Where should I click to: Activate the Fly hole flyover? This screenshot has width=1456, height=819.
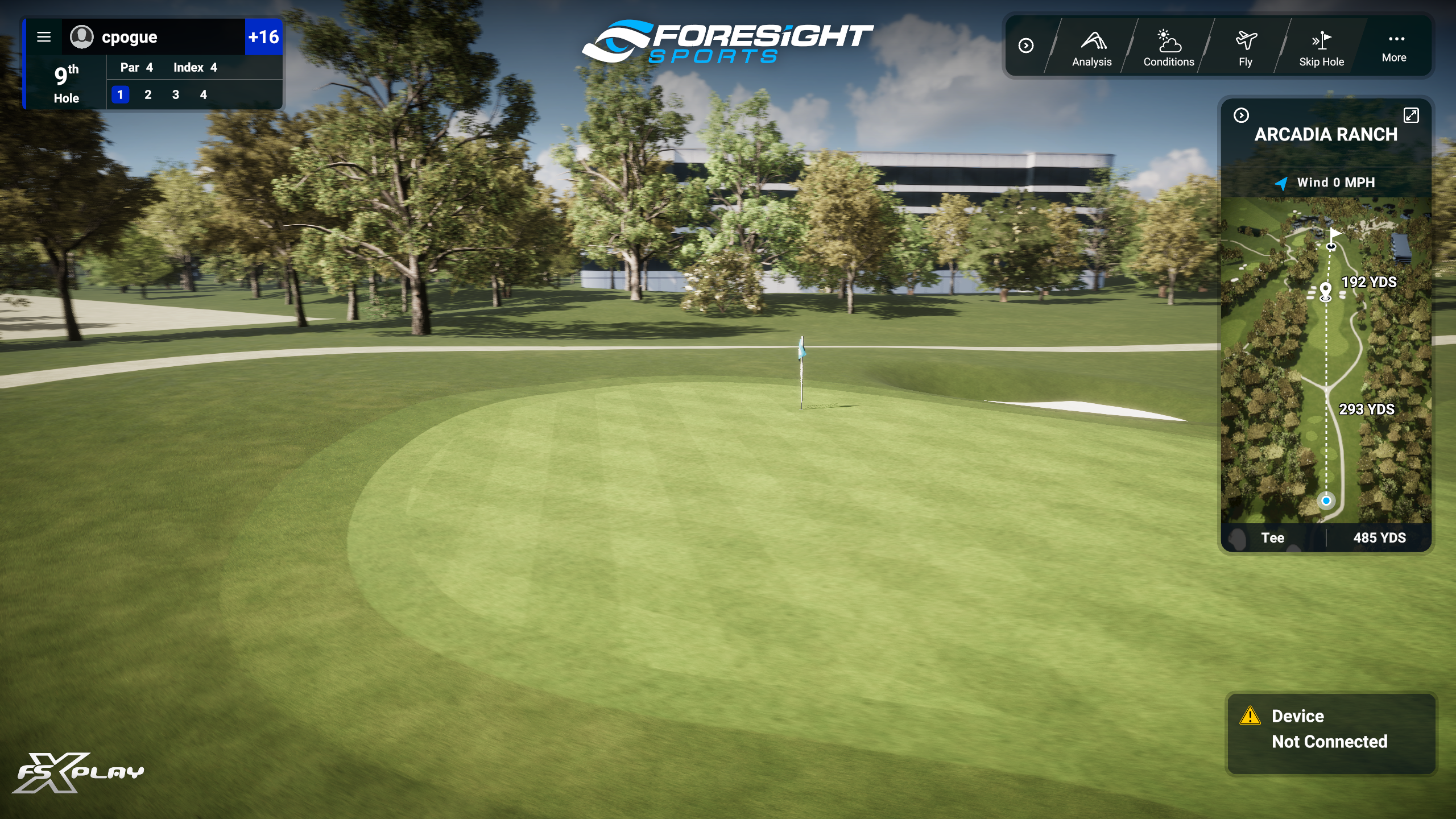tap(1246, 48)
